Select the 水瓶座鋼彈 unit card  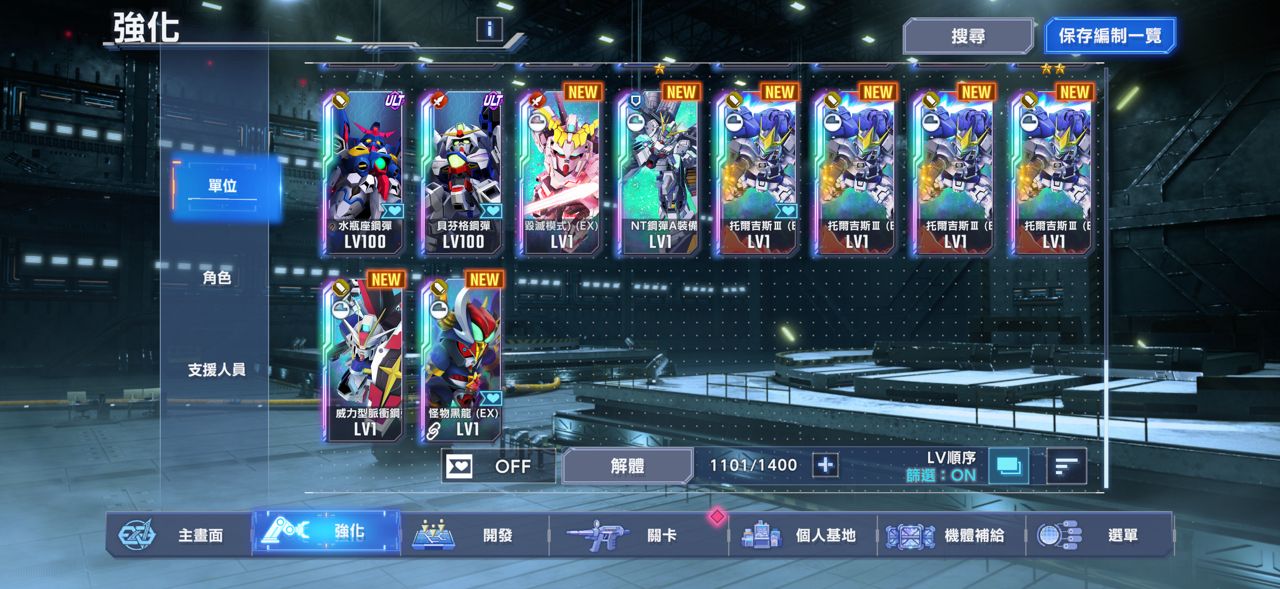point(365,172)
